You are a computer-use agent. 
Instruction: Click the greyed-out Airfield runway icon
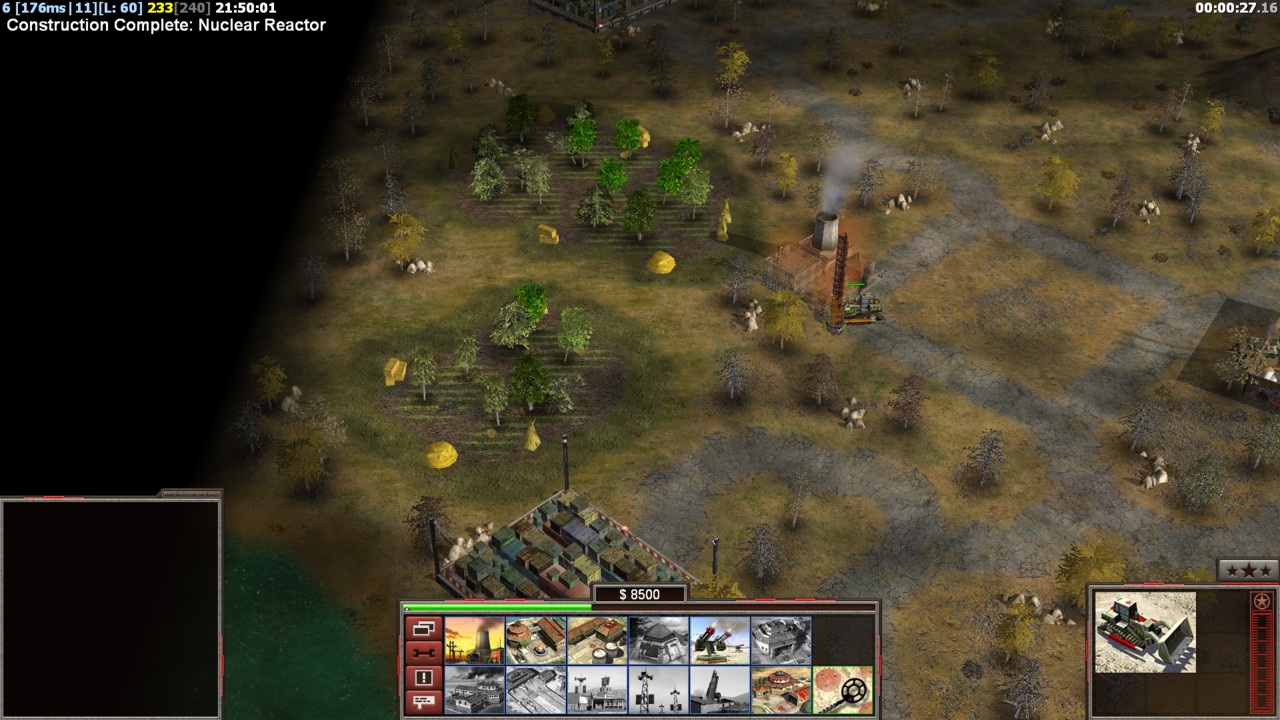pyautogui.click(x=536, y=690)
